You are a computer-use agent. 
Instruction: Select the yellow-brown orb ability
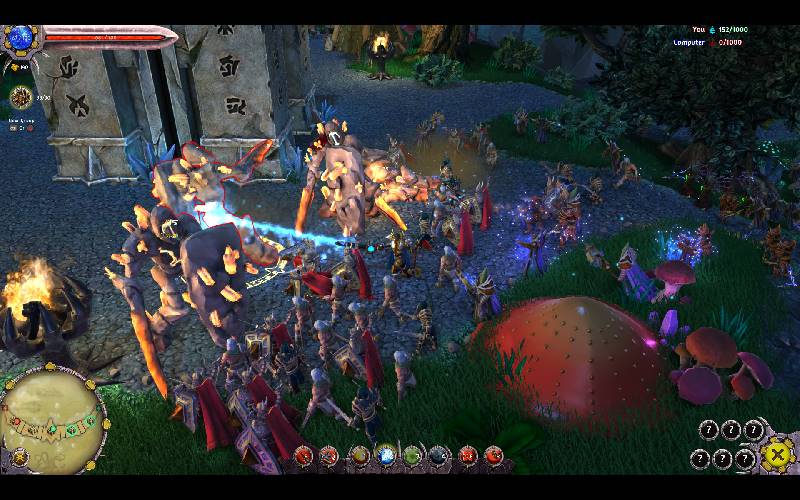(360, 457)
